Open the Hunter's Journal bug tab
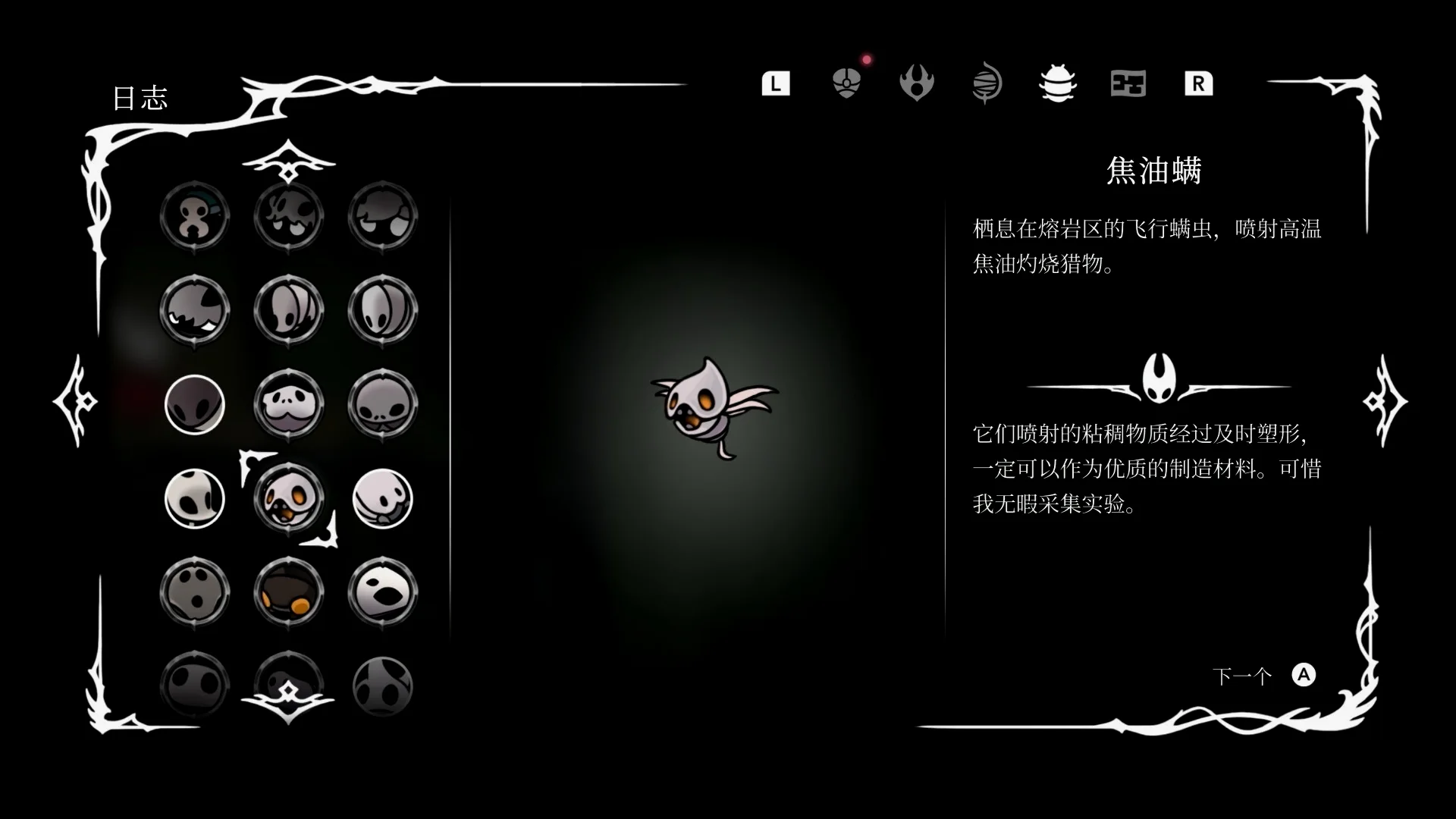1456x819 pixels. [x=1057, y=83]
